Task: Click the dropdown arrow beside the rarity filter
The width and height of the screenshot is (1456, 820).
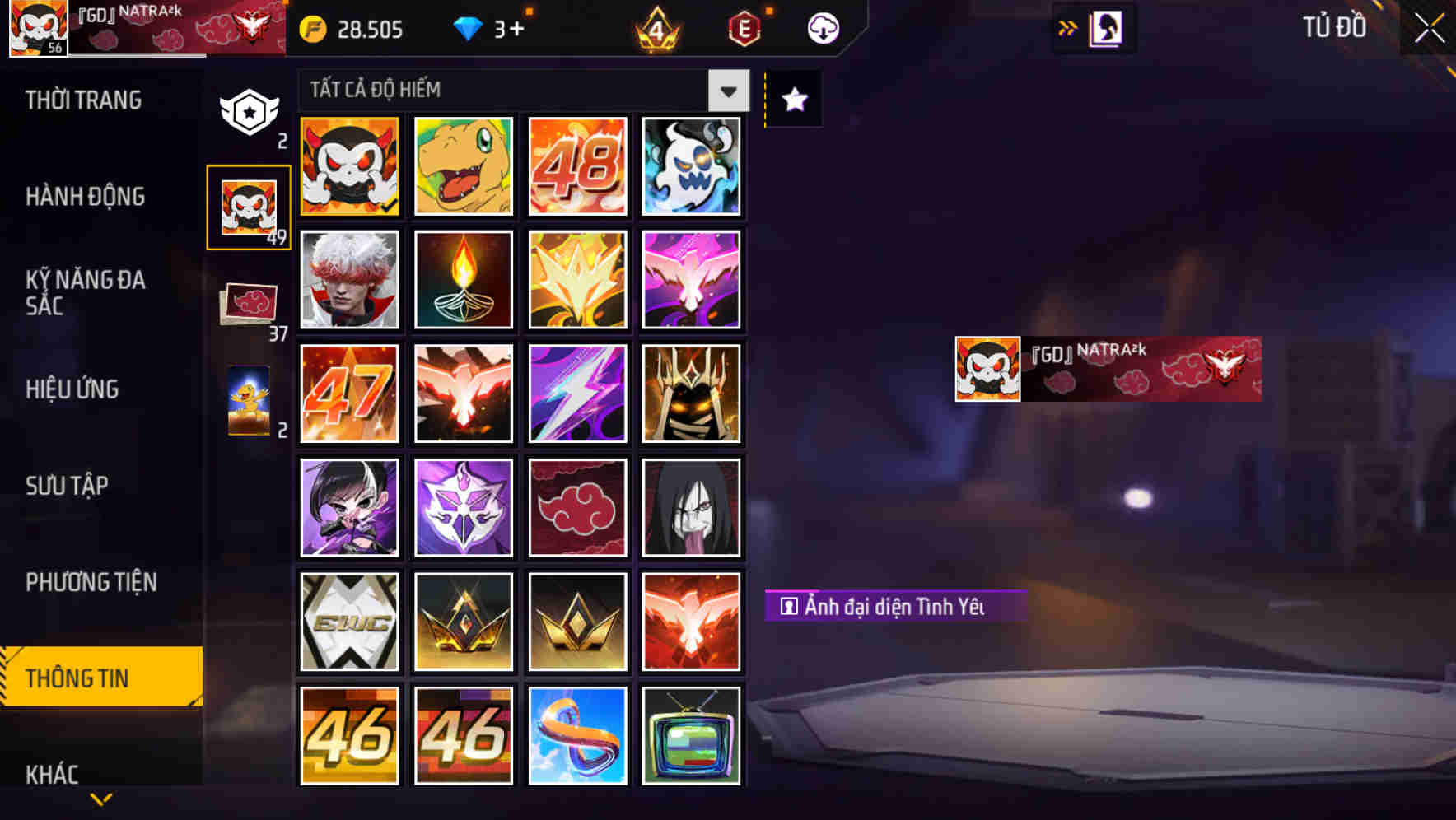Action: click(x=726, y=91)
